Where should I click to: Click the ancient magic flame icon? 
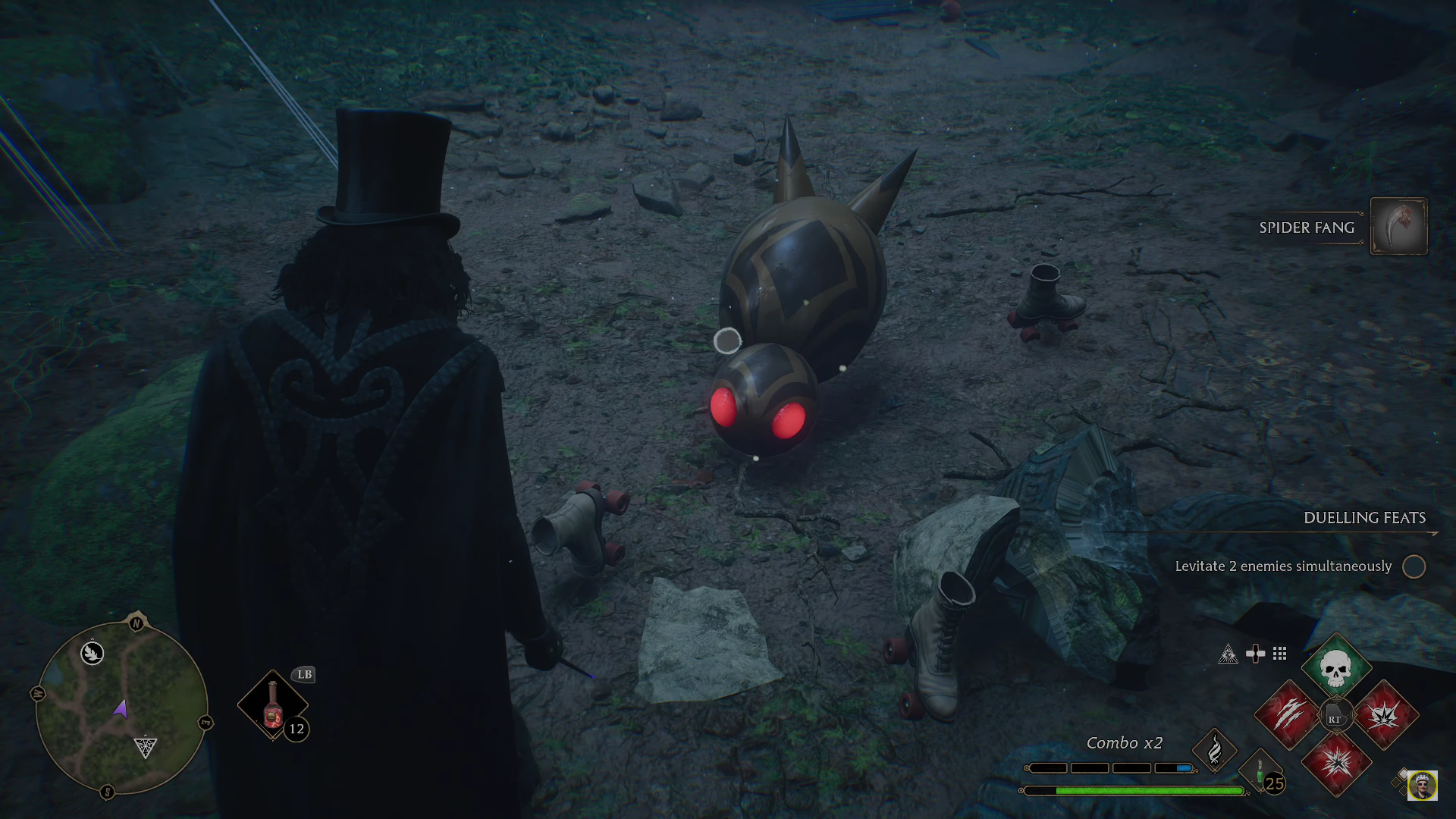pos(1214,750)
